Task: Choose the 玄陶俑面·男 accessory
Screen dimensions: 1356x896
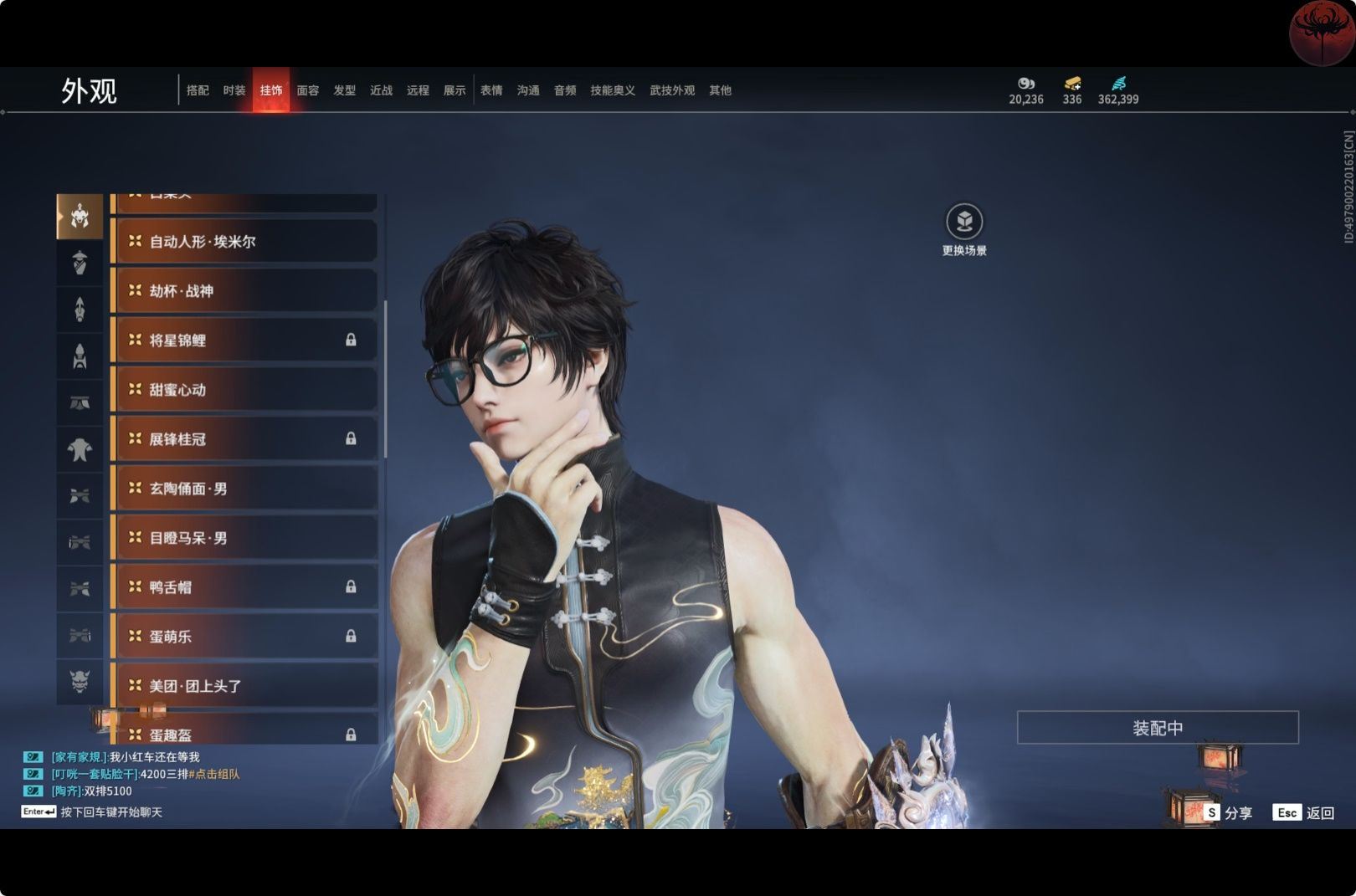Action: click(x=244, y=489)
